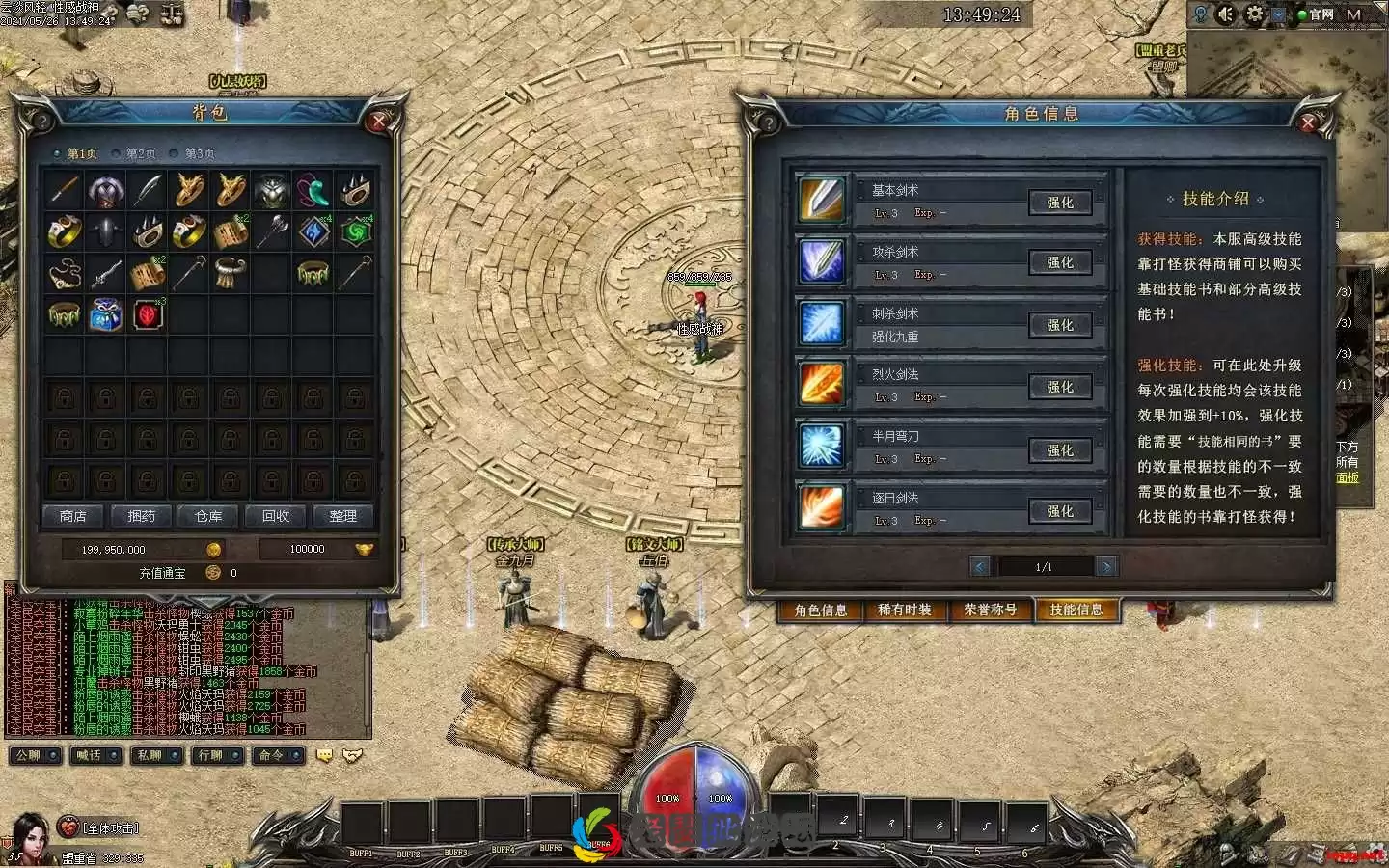Select the red leaf emblem item
The image size is (1389, 868).
coord(148,315)
